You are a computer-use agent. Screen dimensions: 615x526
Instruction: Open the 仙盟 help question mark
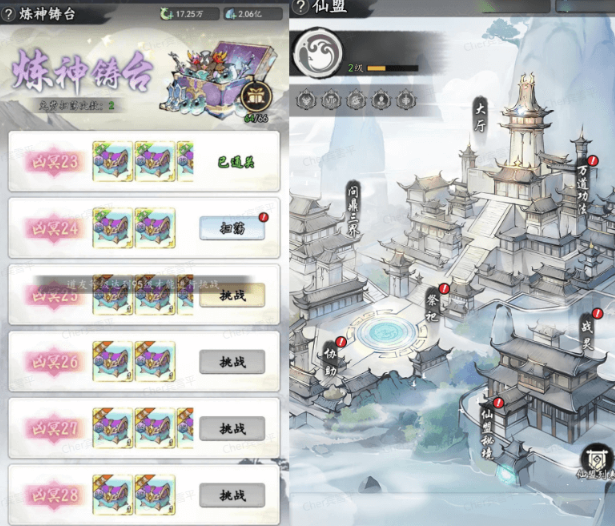click(299, 8)
